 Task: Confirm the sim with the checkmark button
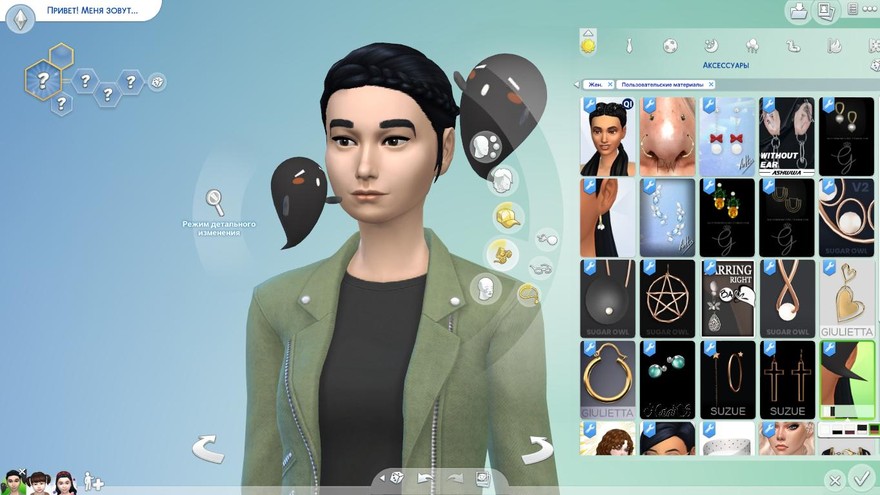(858, 477)
